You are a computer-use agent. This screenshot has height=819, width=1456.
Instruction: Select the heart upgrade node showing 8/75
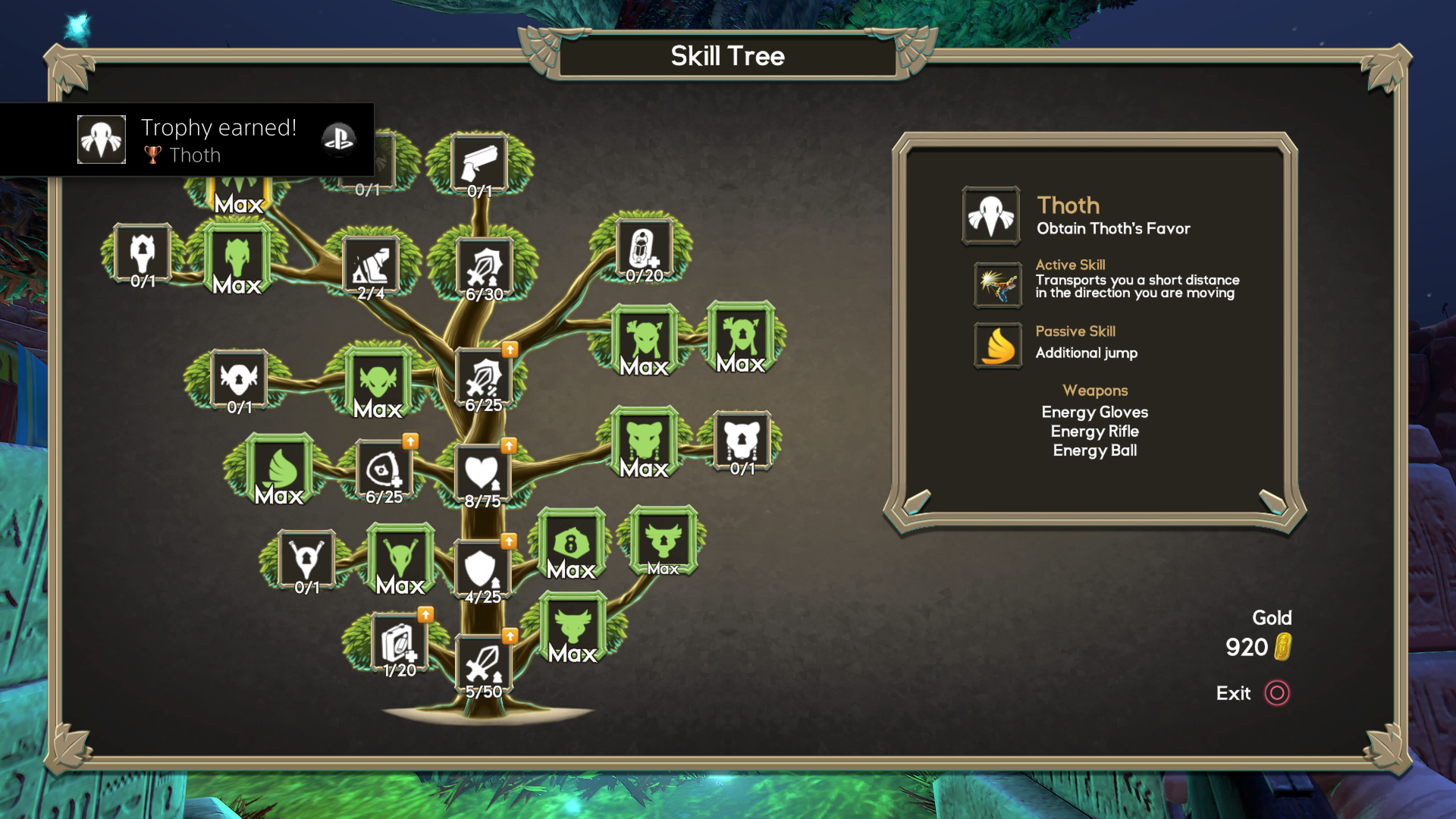click(x=482, y=474)
